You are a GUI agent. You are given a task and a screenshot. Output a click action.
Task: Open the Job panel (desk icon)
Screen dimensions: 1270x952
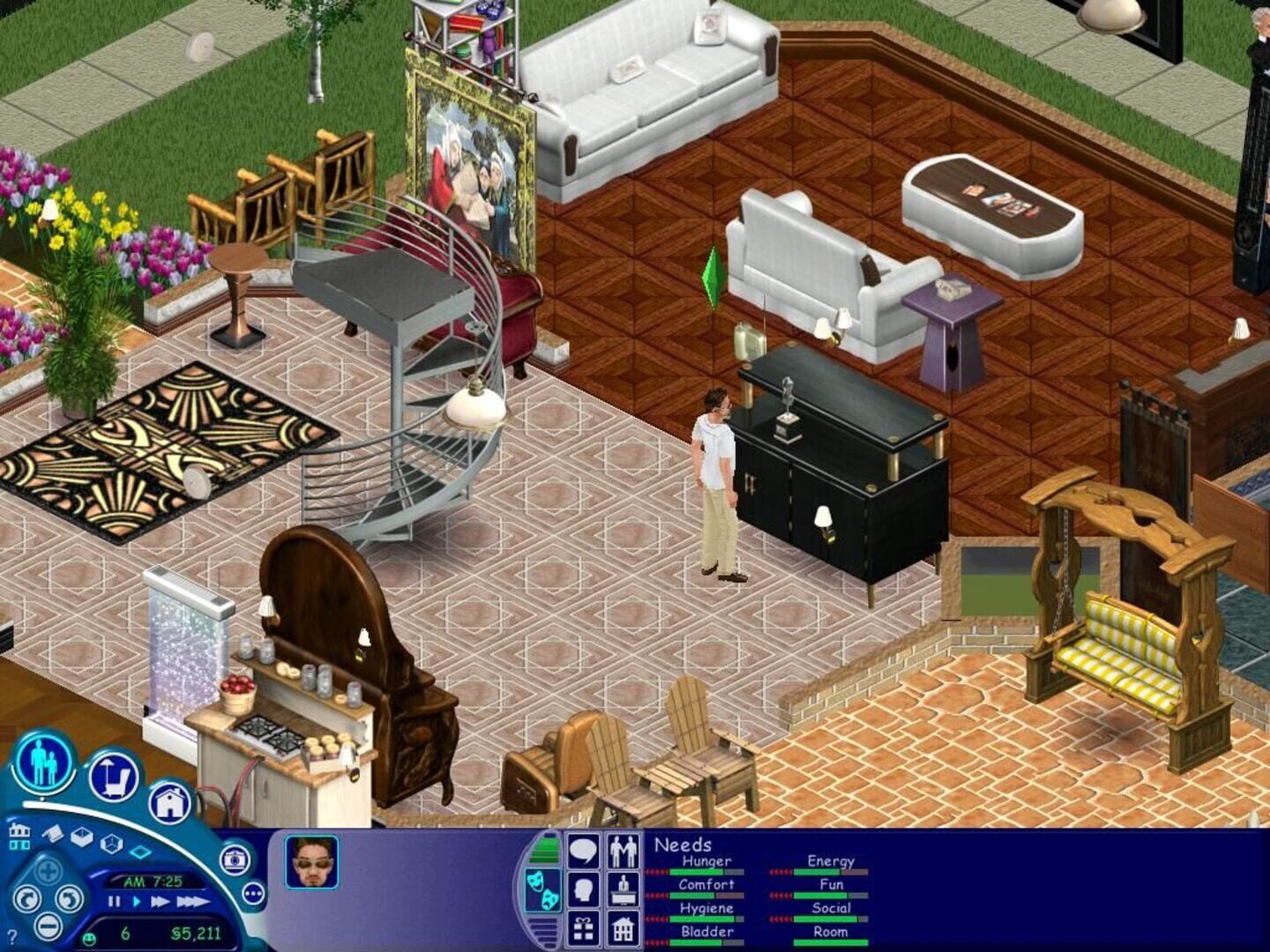click(623, 889)
